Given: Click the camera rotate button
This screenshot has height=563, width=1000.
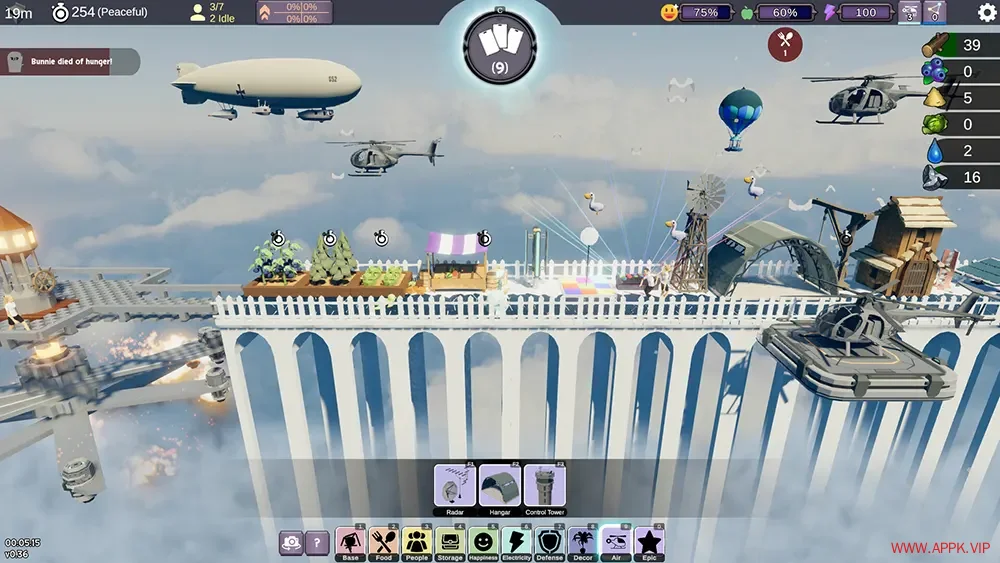Looking at the screenshot, I should (x=291, y=543).
